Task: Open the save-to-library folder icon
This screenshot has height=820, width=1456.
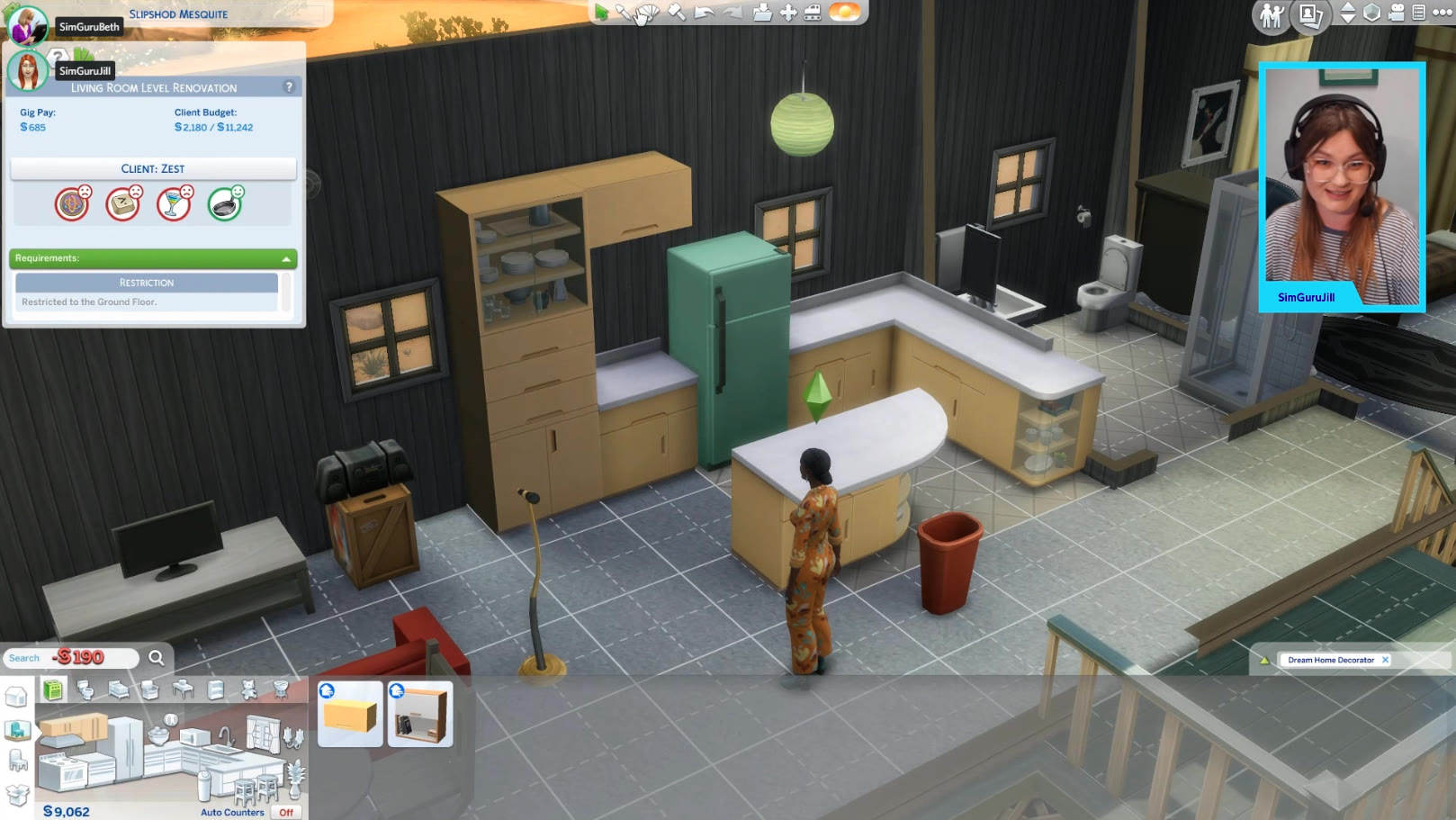Action: pos(762,12)
